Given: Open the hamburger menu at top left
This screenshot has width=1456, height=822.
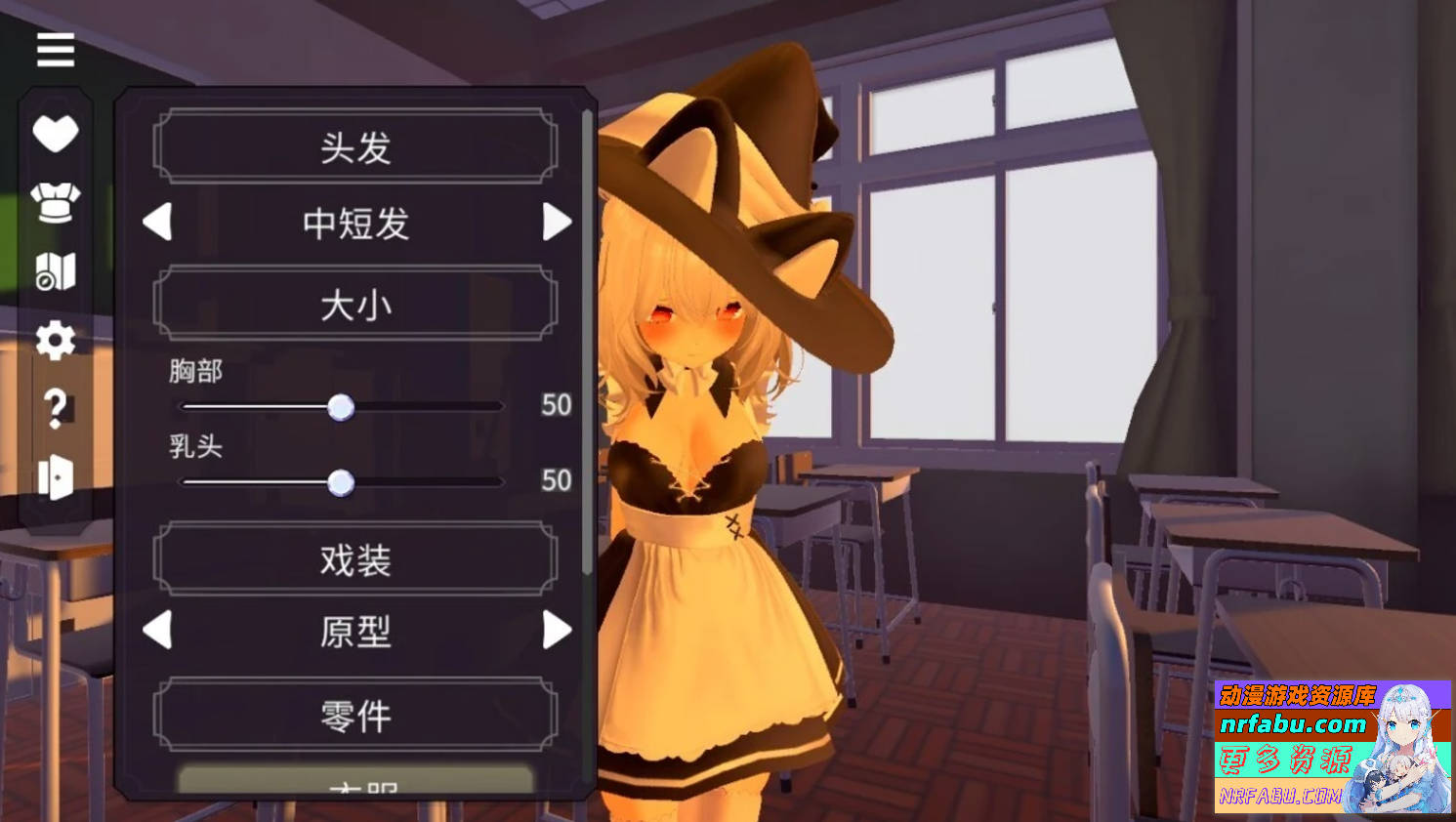Looking at the screenshot, I should [x=55, y=51].
